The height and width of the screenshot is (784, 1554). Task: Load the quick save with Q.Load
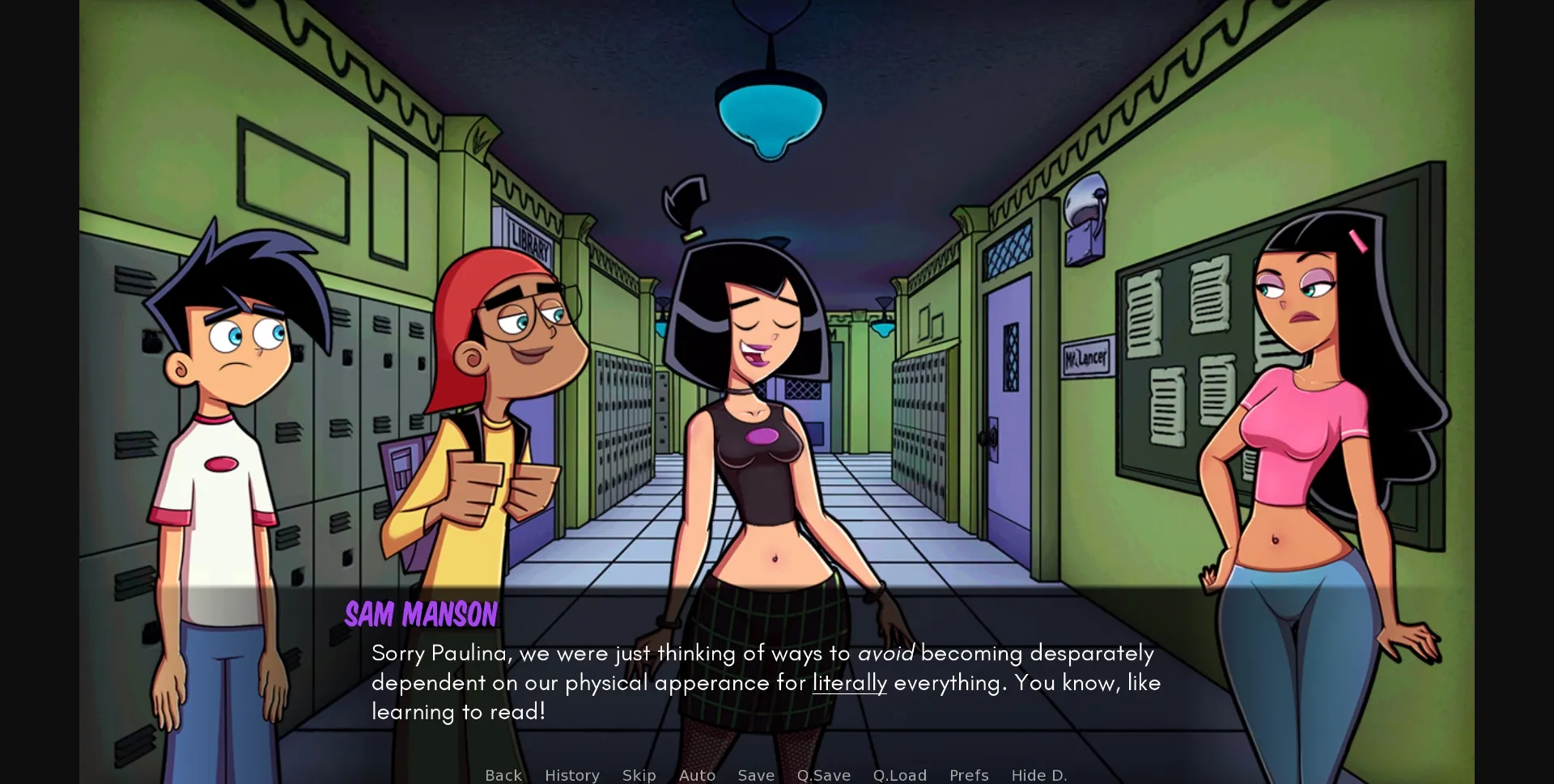coord(899,775)
